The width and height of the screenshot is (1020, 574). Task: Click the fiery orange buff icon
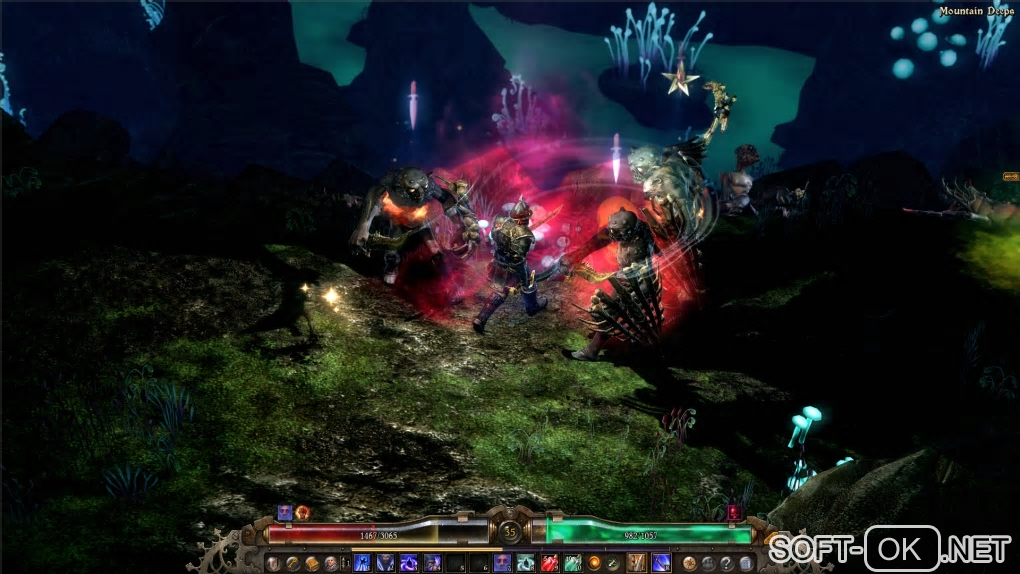point(302,512)
